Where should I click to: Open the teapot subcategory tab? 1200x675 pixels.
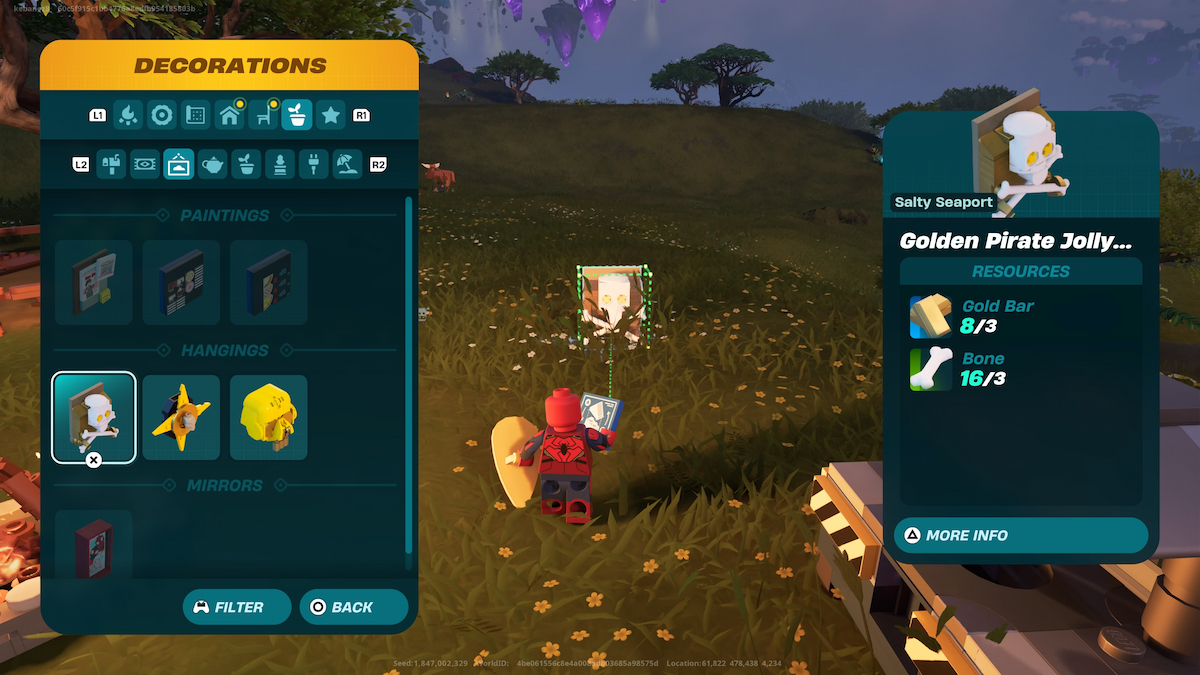coord(213,164)
